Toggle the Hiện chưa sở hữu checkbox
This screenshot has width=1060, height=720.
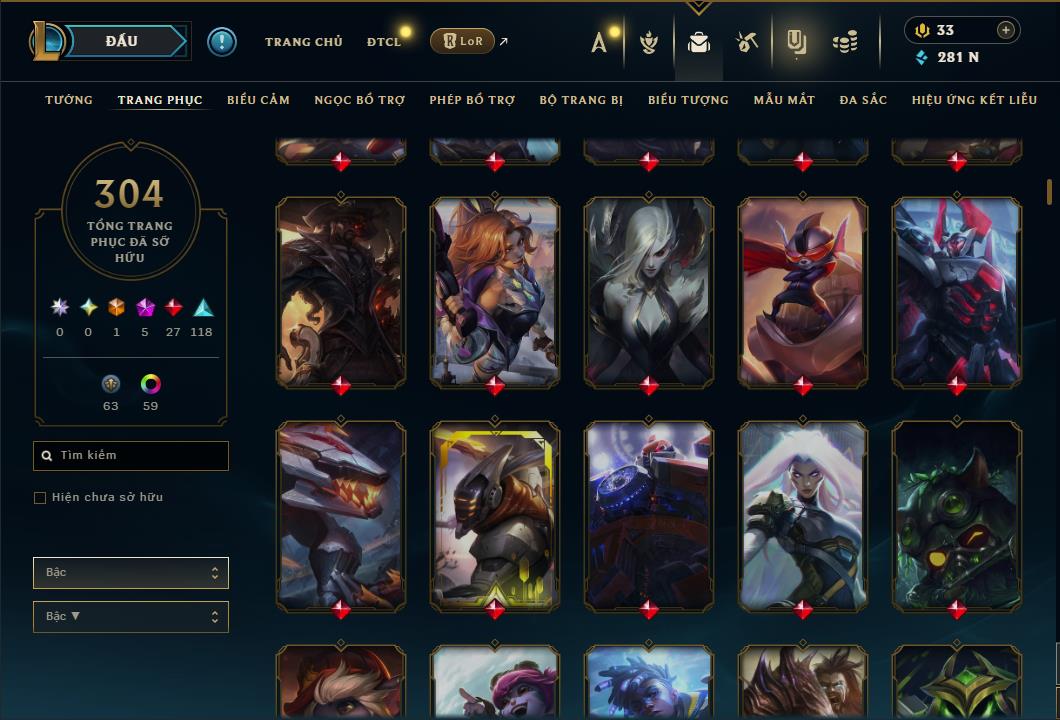click(40, 498)
